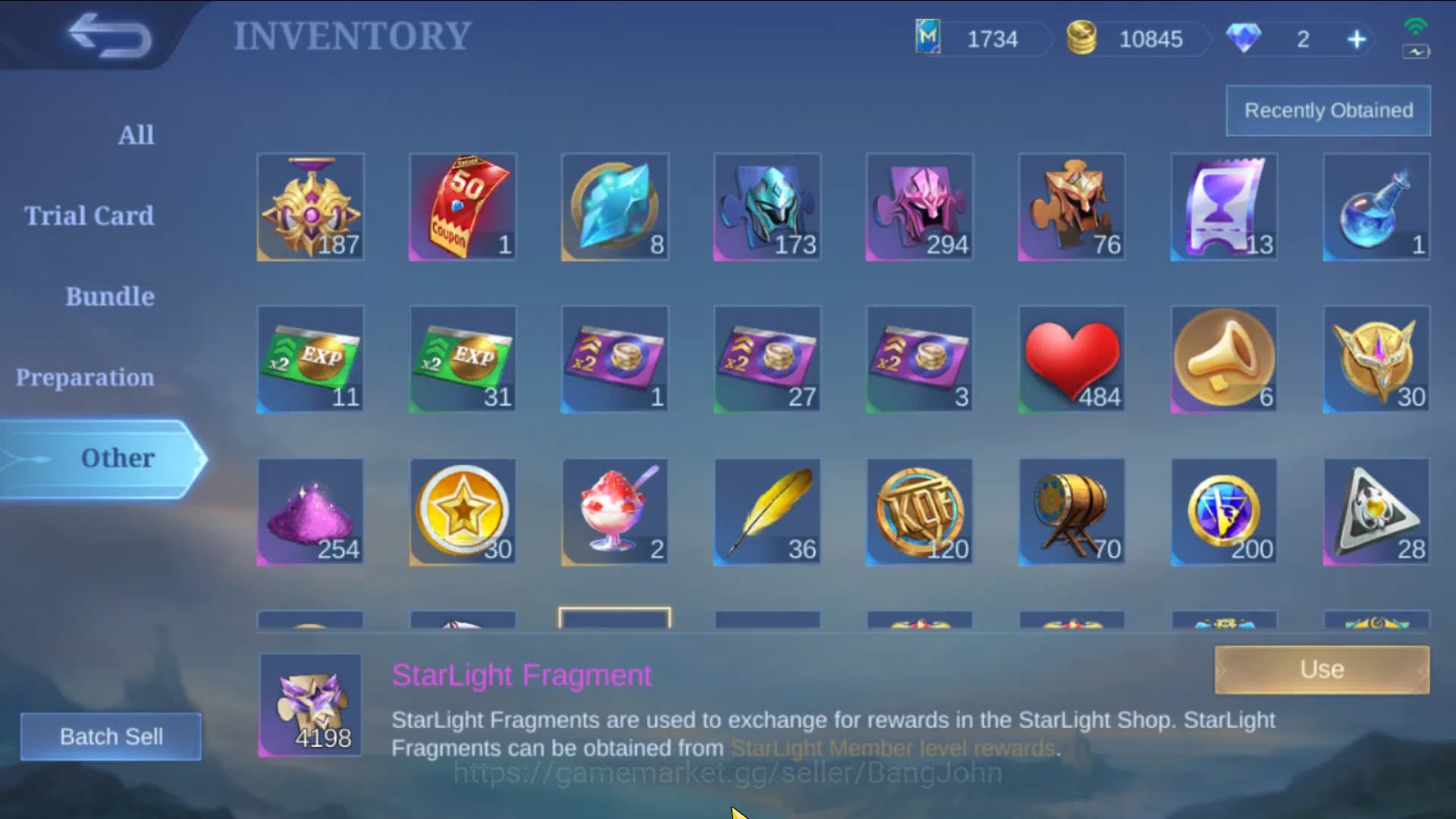
Task: Click the Recently Obtained filter
Action: (x=1328, y=110)
